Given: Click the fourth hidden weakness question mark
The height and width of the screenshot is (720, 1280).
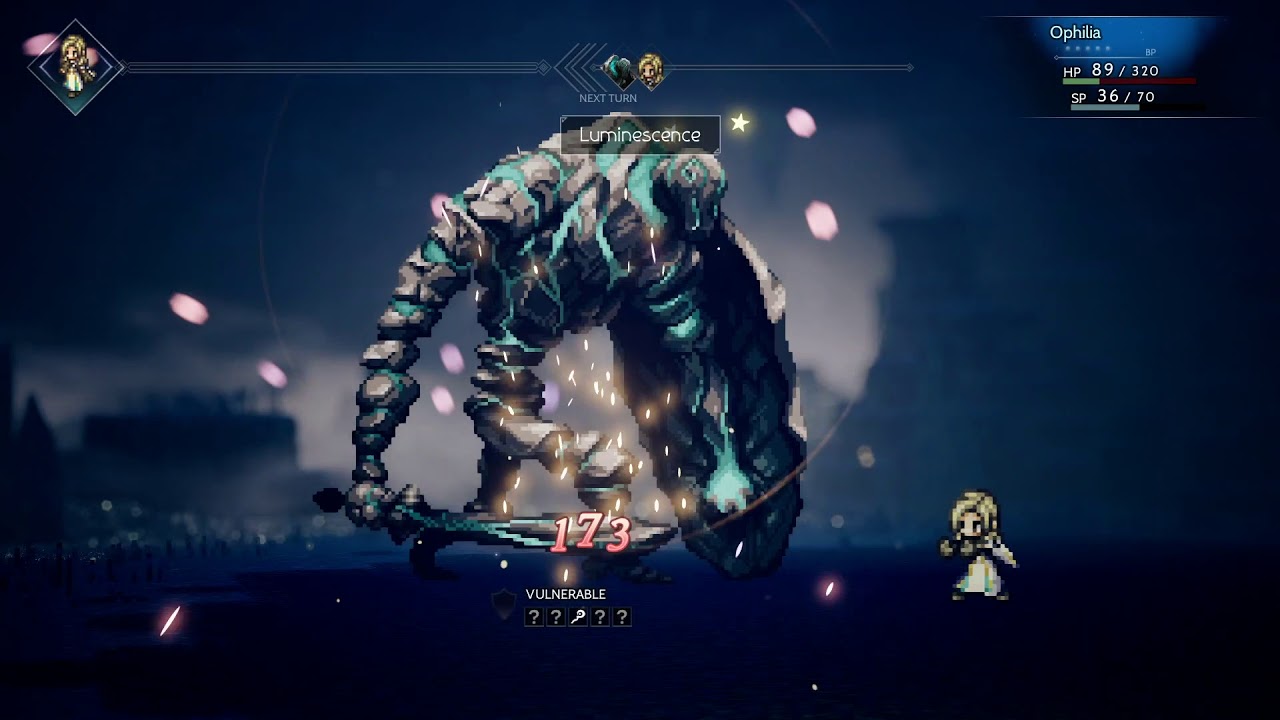Looking at the screenshot, I should pyautogui.click(x=600, y=616).
